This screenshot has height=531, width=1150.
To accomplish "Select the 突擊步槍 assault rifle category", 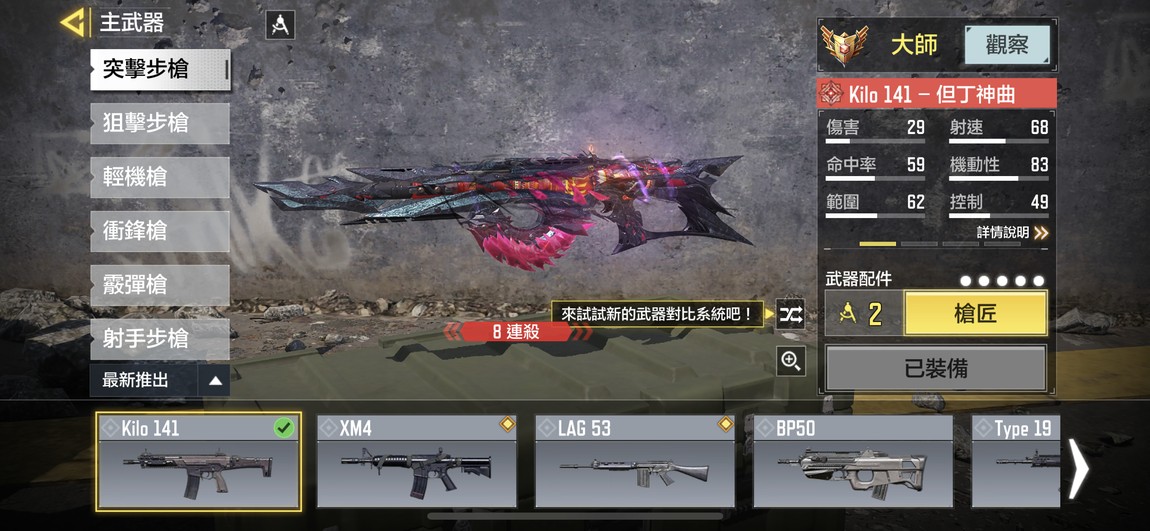I will pyautogui.click(x=160, y=70).
